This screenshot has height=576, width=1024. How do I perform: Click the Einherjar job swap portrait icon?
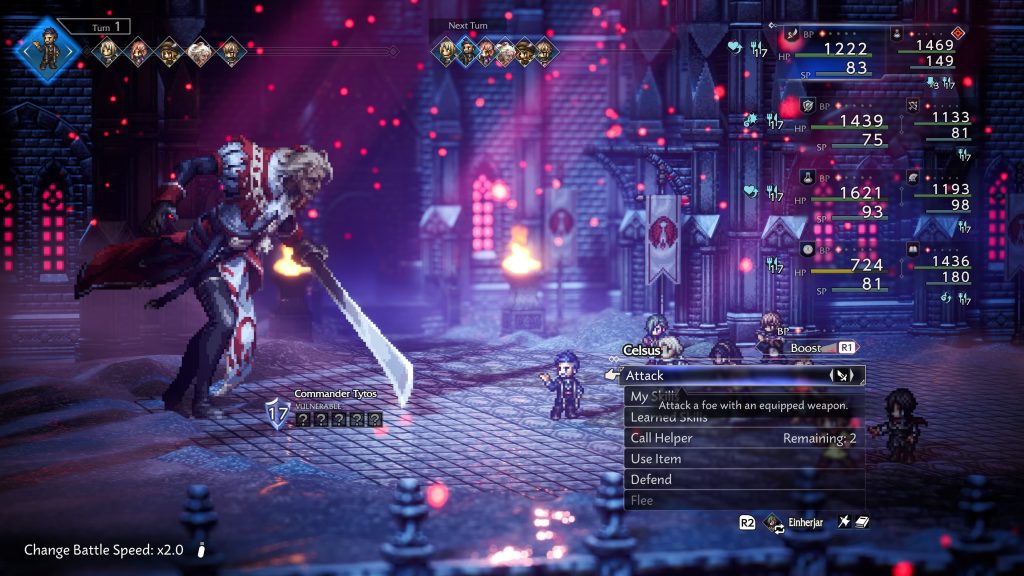tap(772, 522)
